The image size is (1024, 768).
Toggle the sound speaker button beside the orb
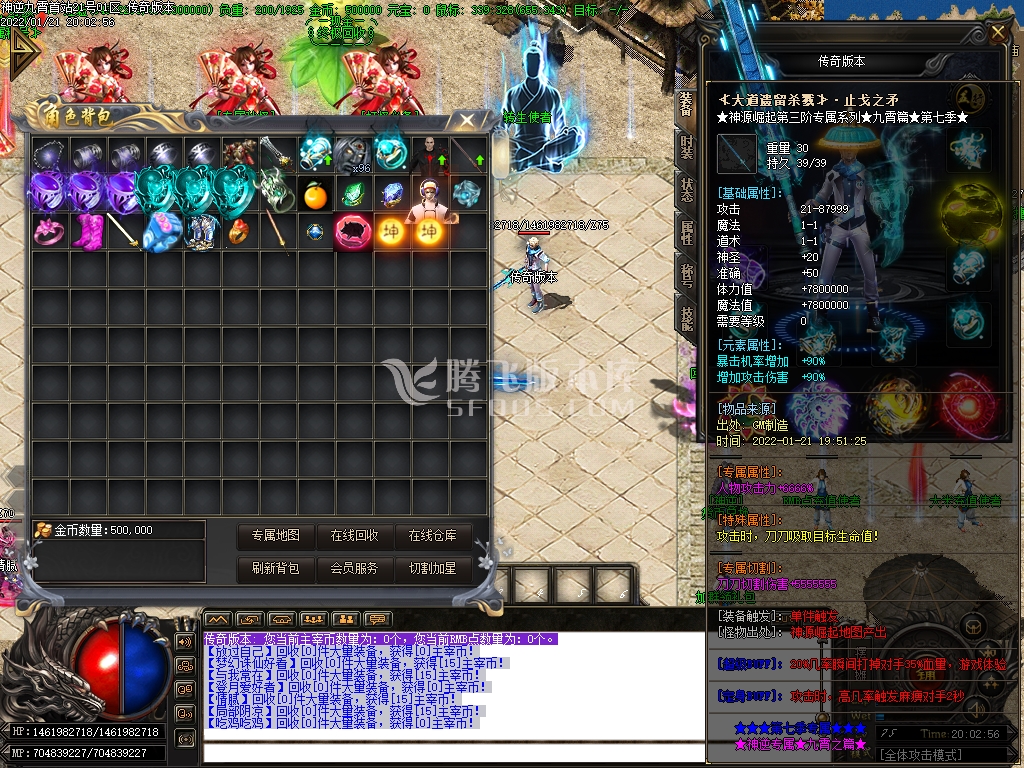[x=184, y=641]
